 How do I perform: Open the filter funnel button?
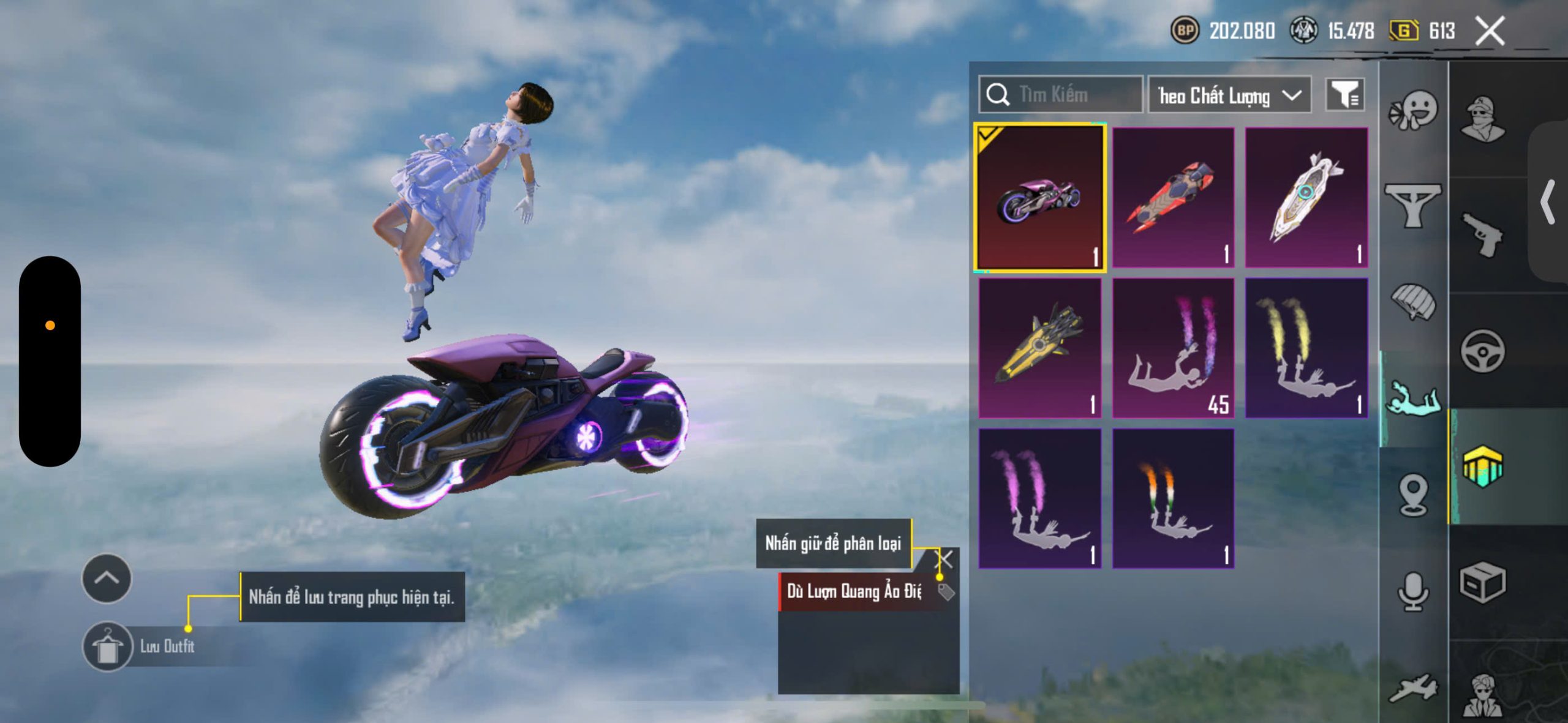click(1344, 95)
